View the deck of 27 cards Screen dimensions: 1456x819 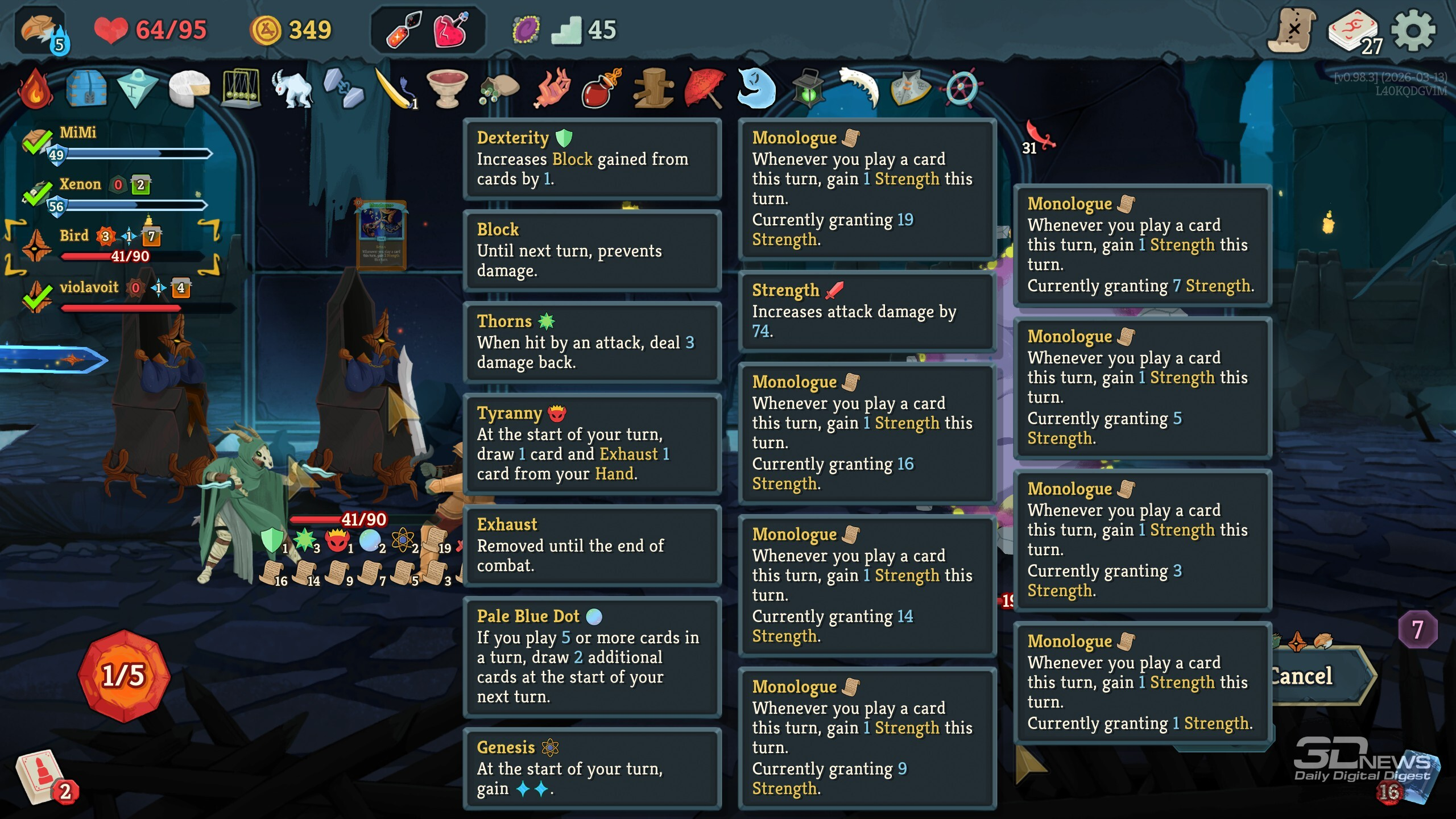[1354, 31]
